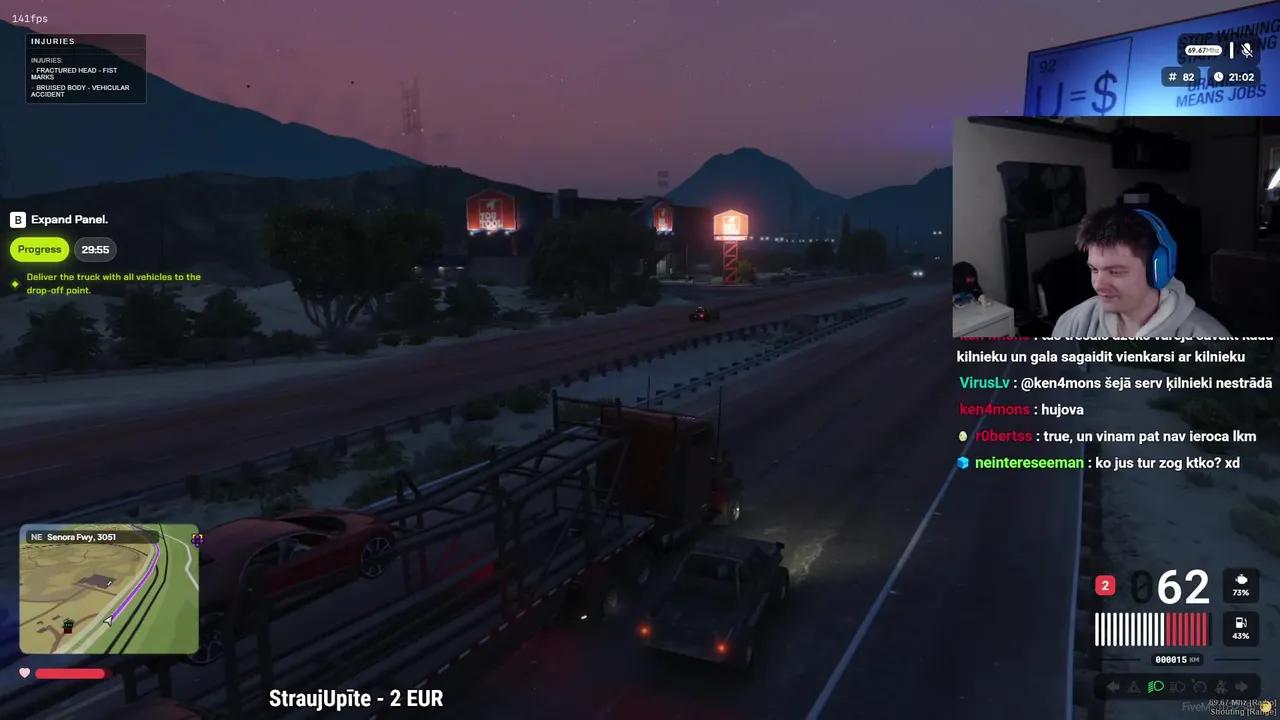
Task: Click the engine gear slot badge showing 2
Action: point(1104,585)
